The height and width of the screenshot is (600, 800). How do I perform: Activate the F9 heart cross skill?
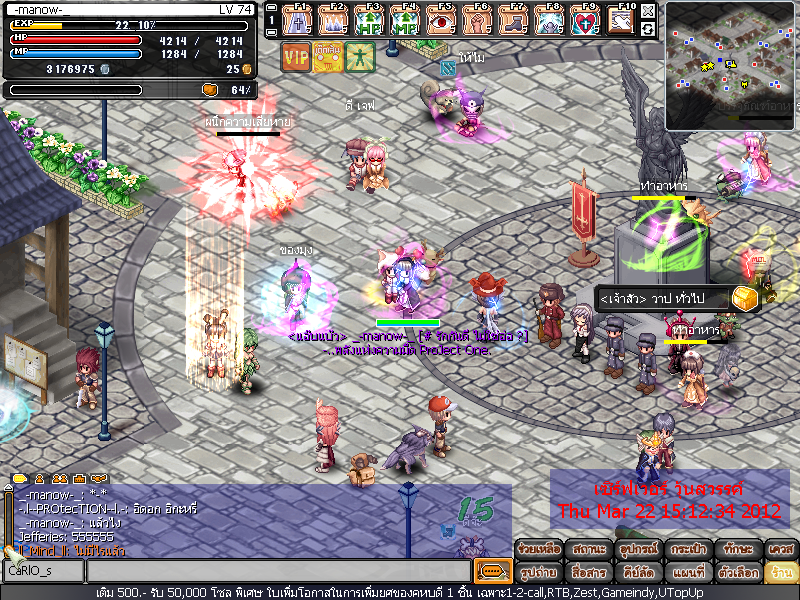coord(586,20)
